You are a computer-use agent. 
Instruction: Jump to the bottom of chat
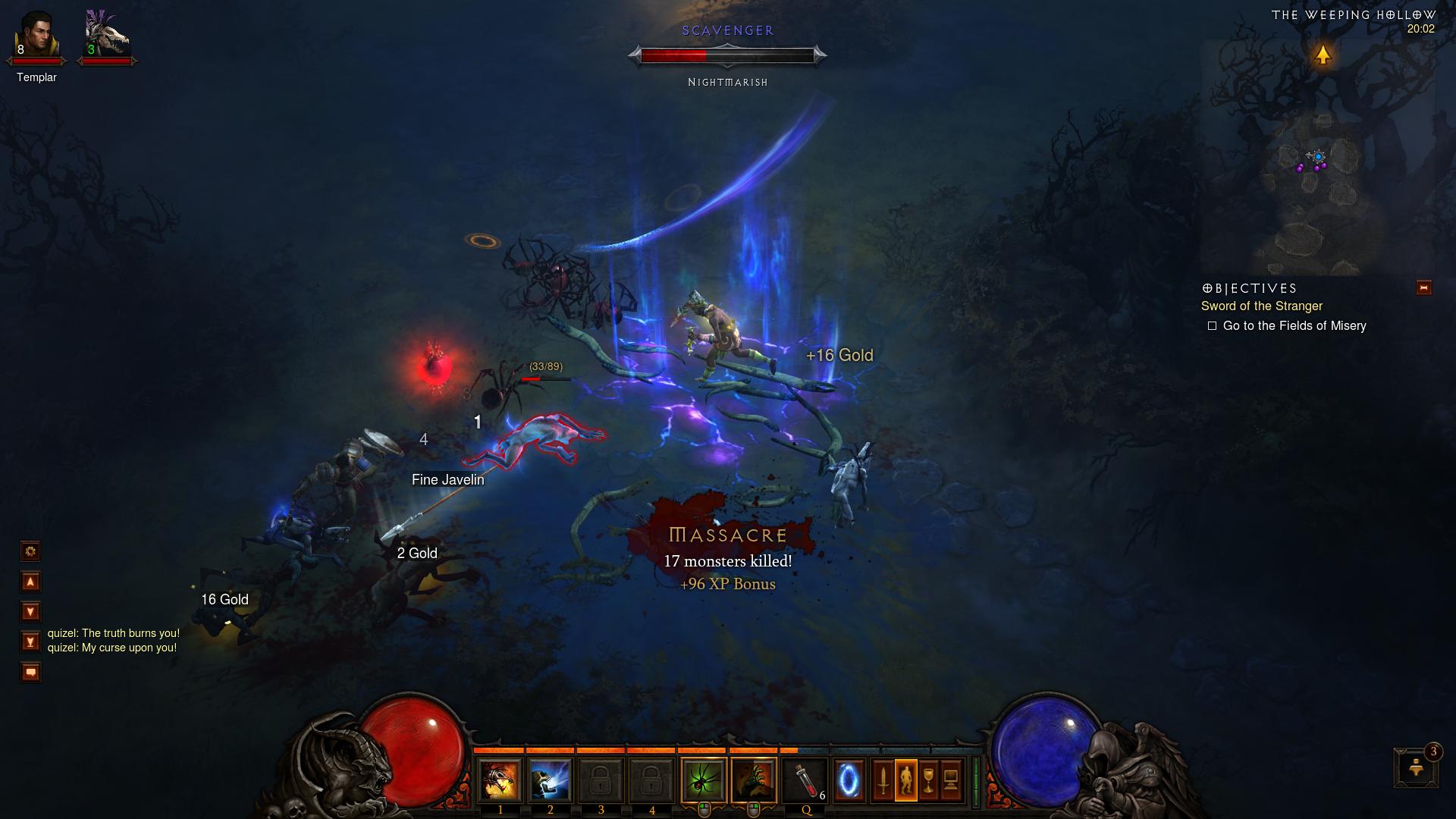[30, 642]
